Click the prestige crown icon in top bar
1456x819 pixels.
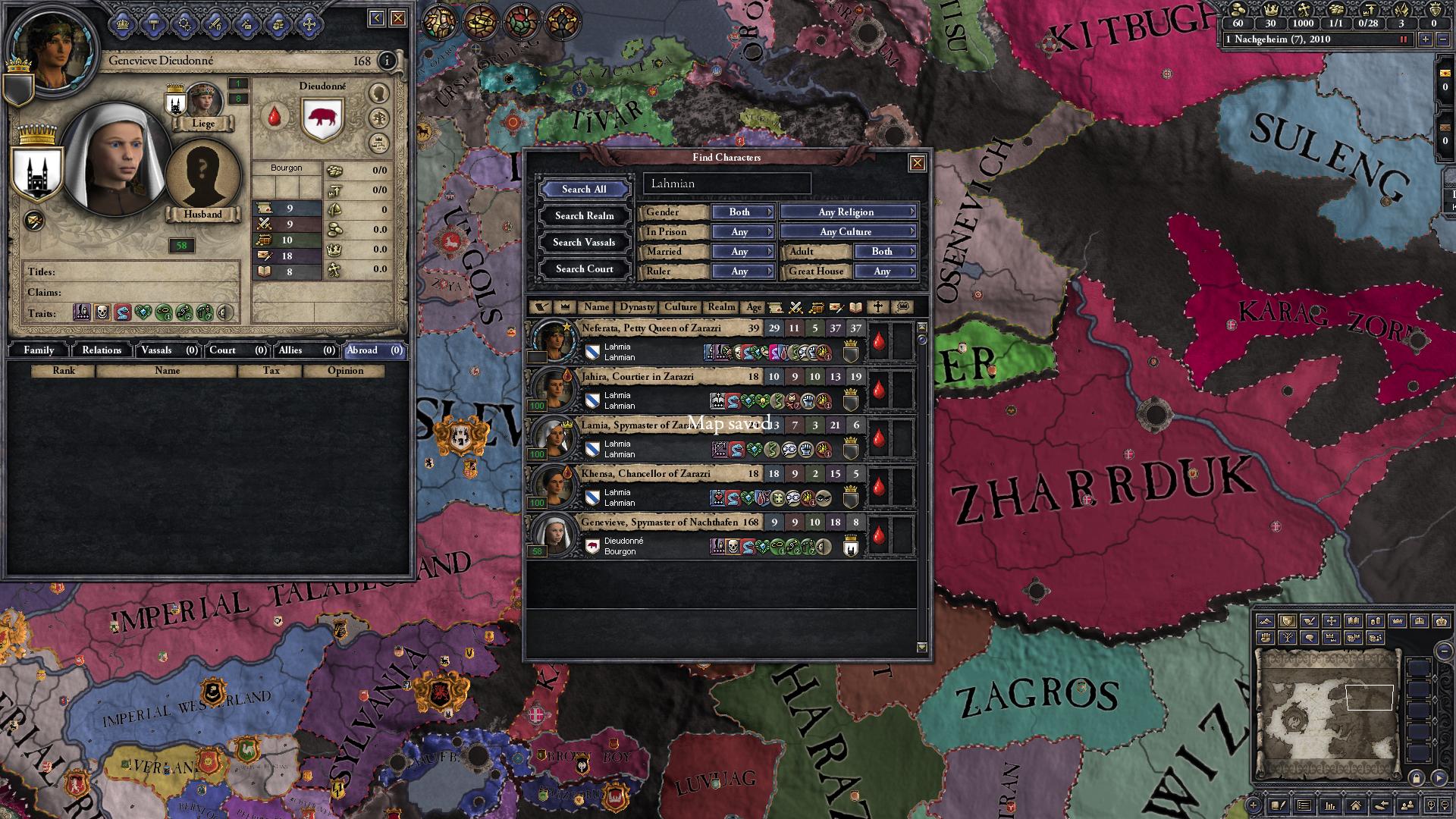tap(1272, 10)
